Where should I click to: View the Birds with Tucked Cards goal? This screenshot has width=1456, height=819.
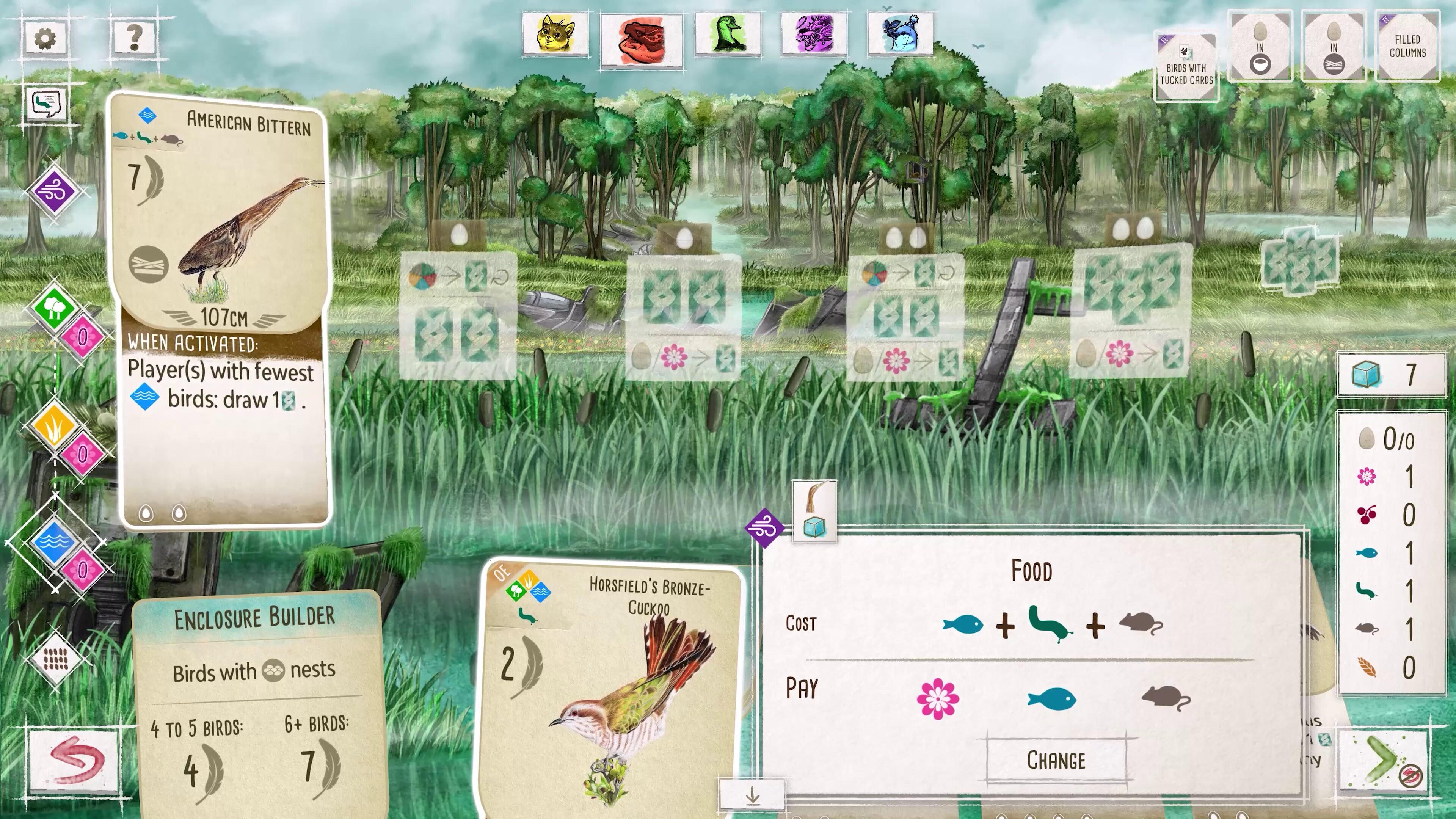tap(1186, 67)
